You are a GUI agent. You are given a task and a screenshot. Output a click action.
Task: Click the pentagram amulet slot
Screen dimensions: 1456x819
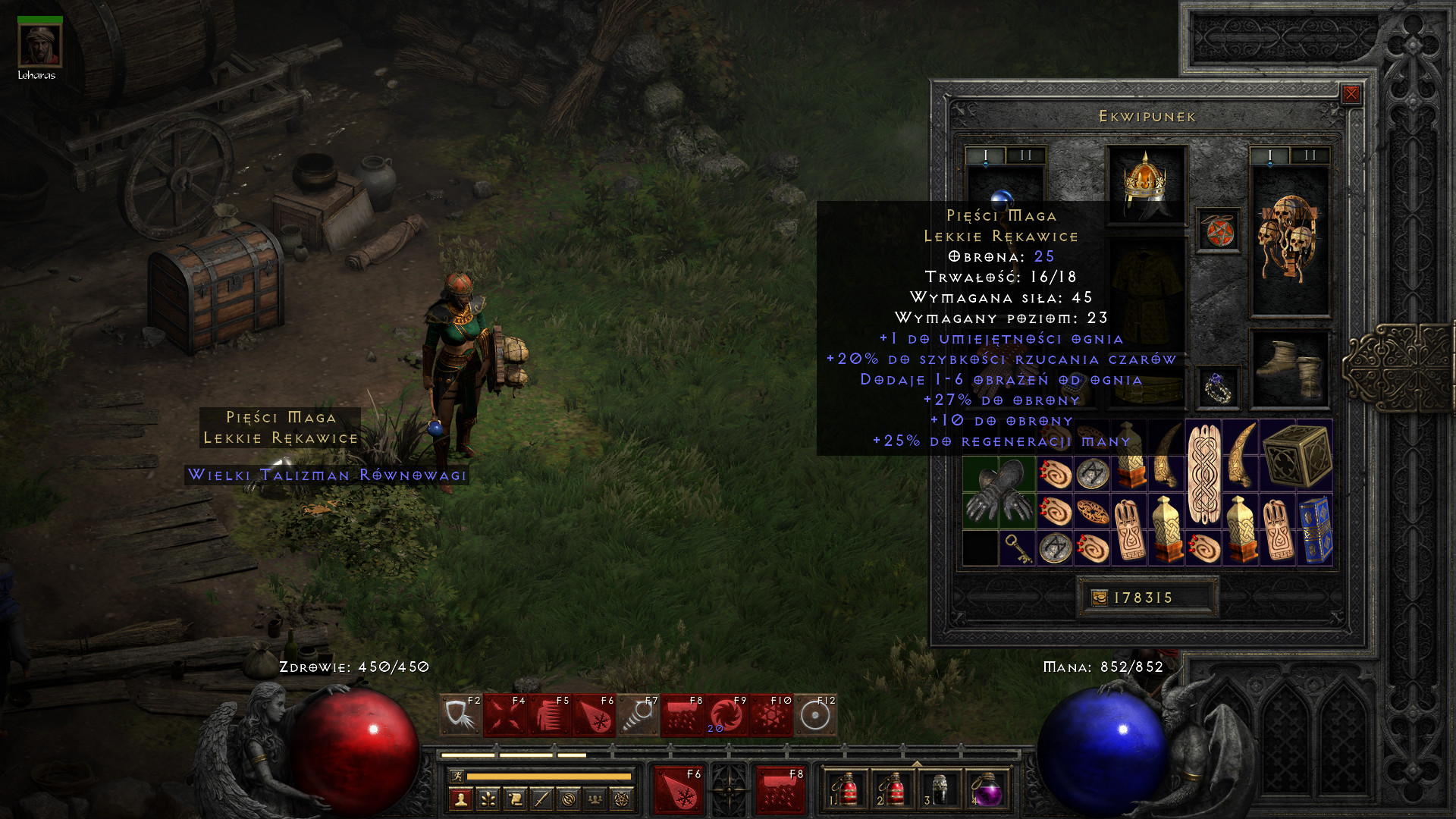tap(1218, 231)
